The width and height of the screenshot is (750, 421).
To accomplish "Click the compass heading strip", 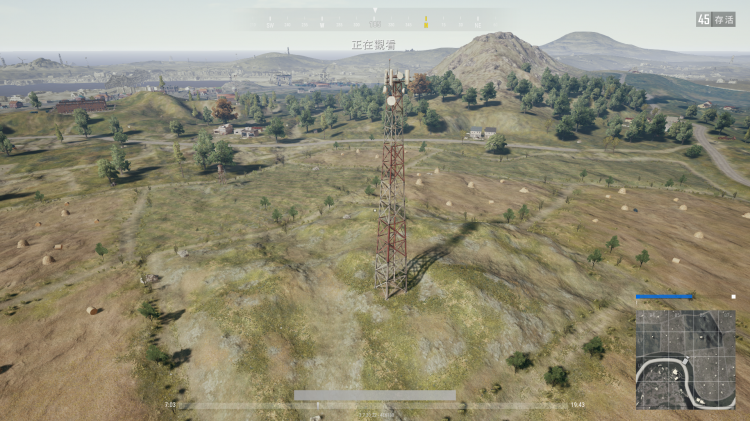I will coord(375,21).
